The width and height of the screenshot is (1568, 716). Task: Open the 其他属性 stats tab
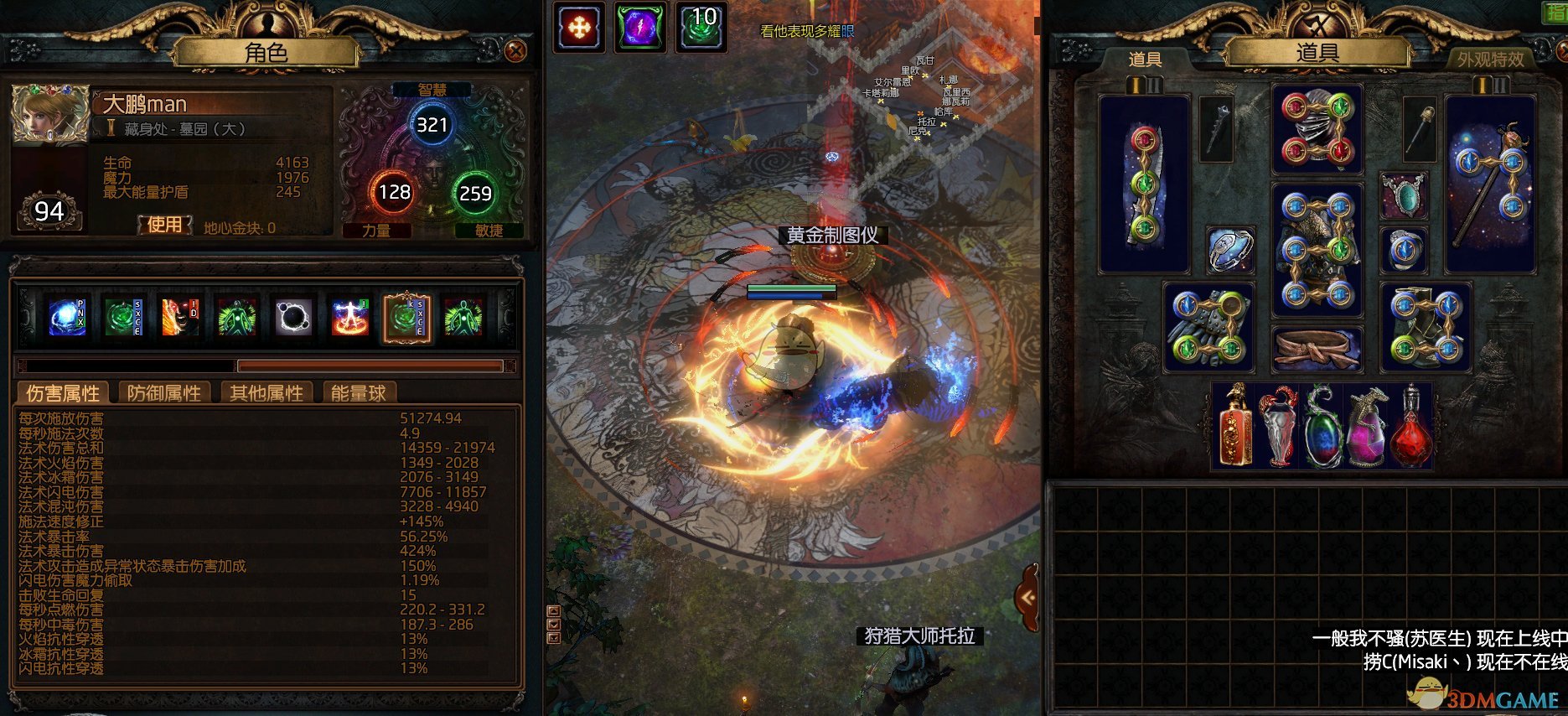(x=267, y=393)
